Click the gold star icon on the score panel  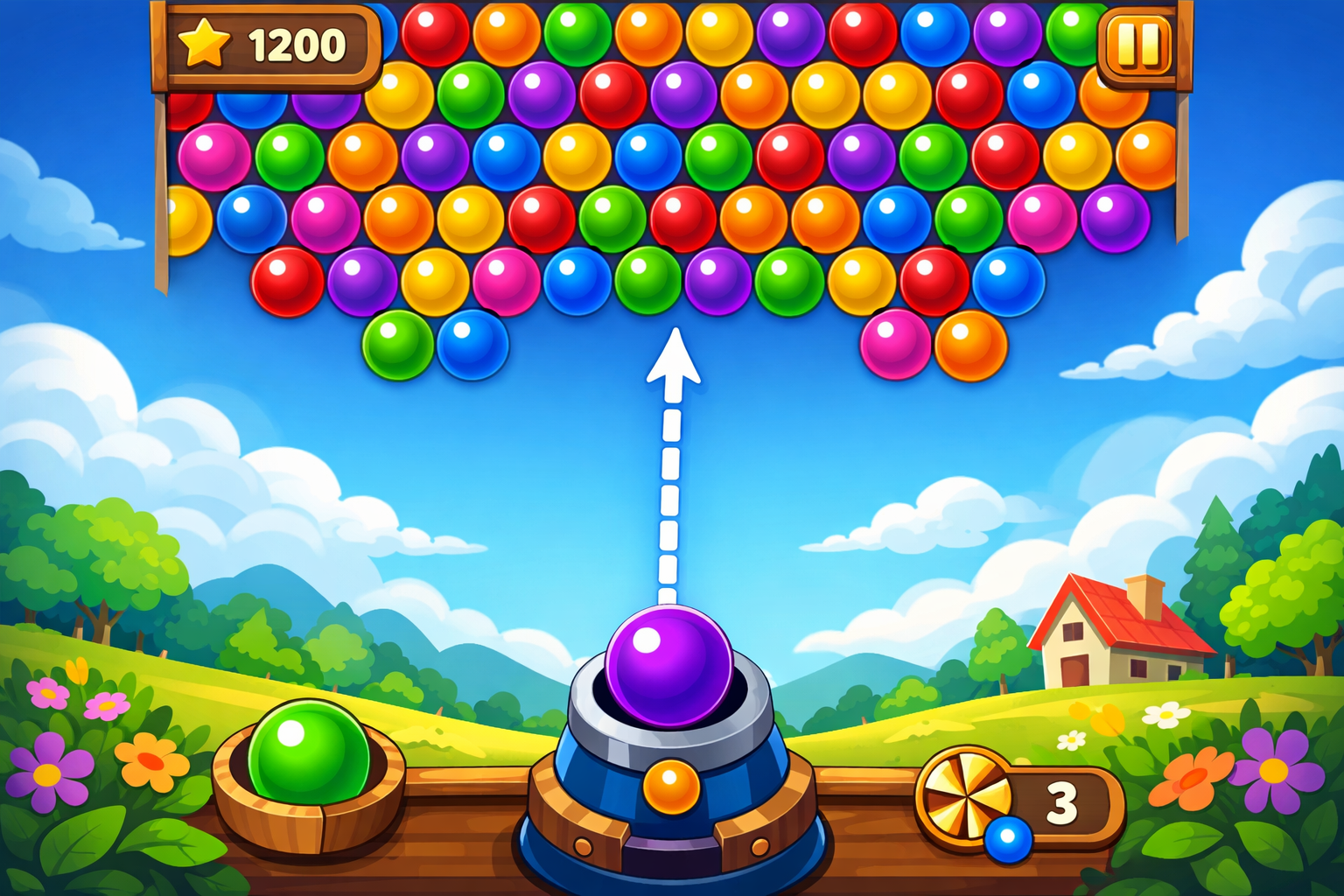pyautogui.click(x=204, y=42)
